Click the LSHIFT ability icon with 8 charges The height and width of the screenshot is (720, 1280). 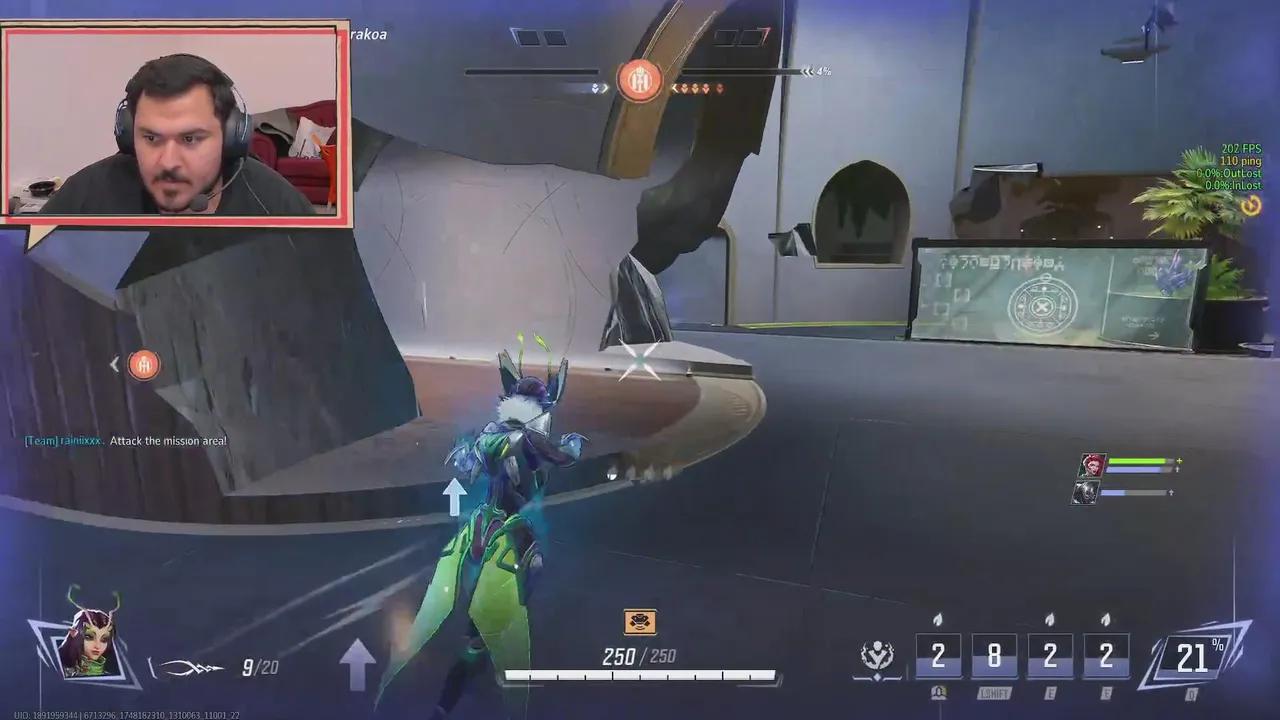point(994,655)
